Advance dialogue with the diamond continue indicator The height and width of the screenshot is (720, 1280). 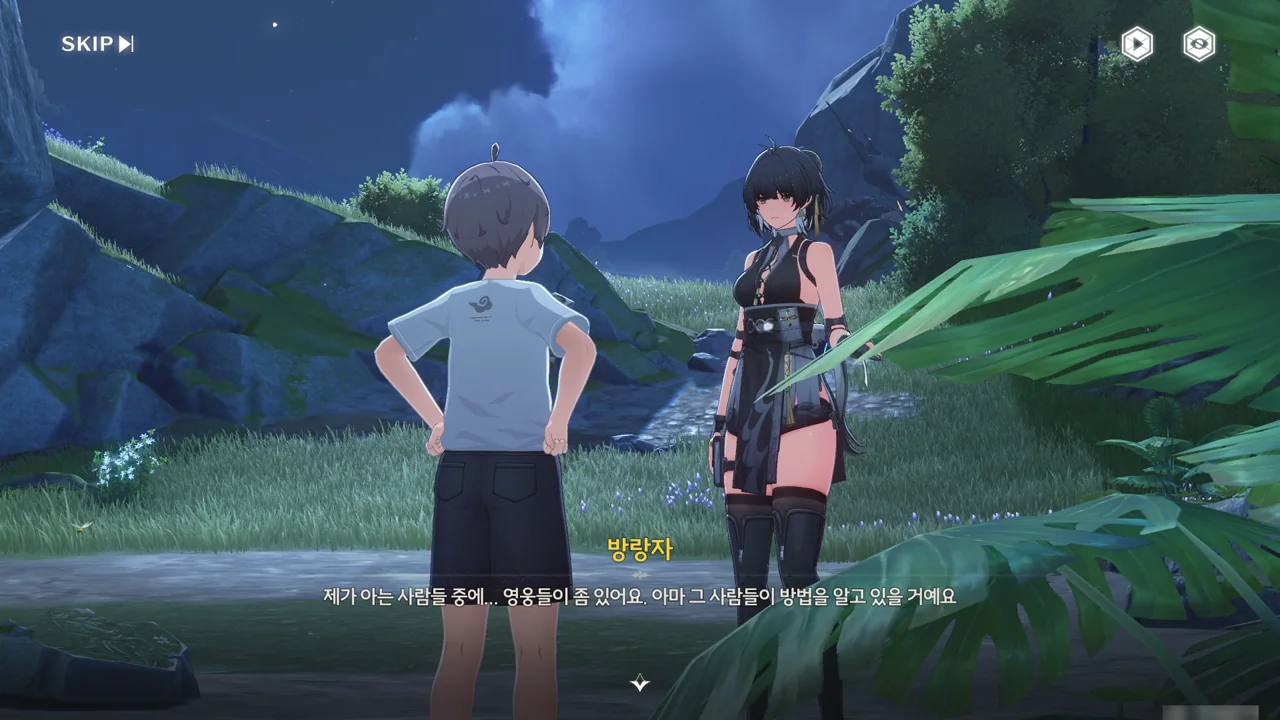pos(640,684)
